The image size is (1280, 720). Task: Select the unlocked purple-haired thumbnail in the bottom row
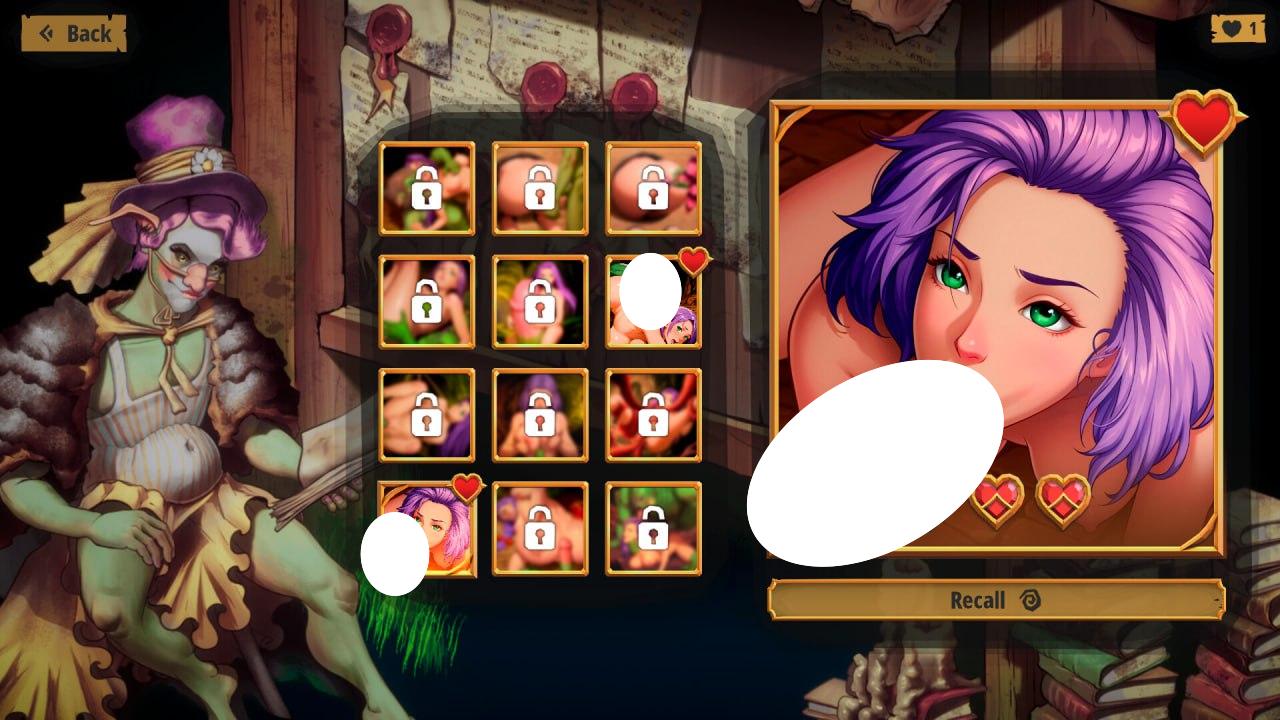coord(427,530)
